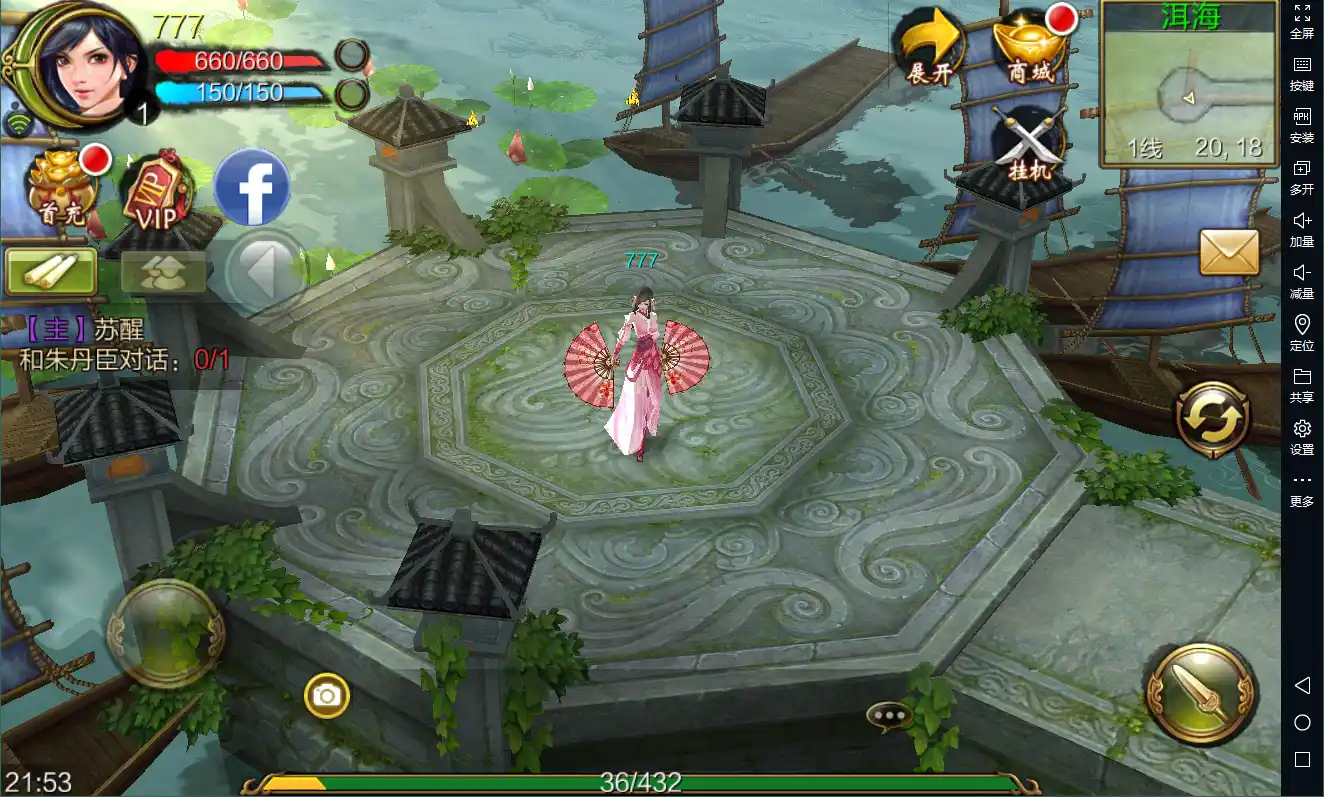Screen dimensions: 1324x797
Task: Switch to the team members tab
Action: [163, 272]
